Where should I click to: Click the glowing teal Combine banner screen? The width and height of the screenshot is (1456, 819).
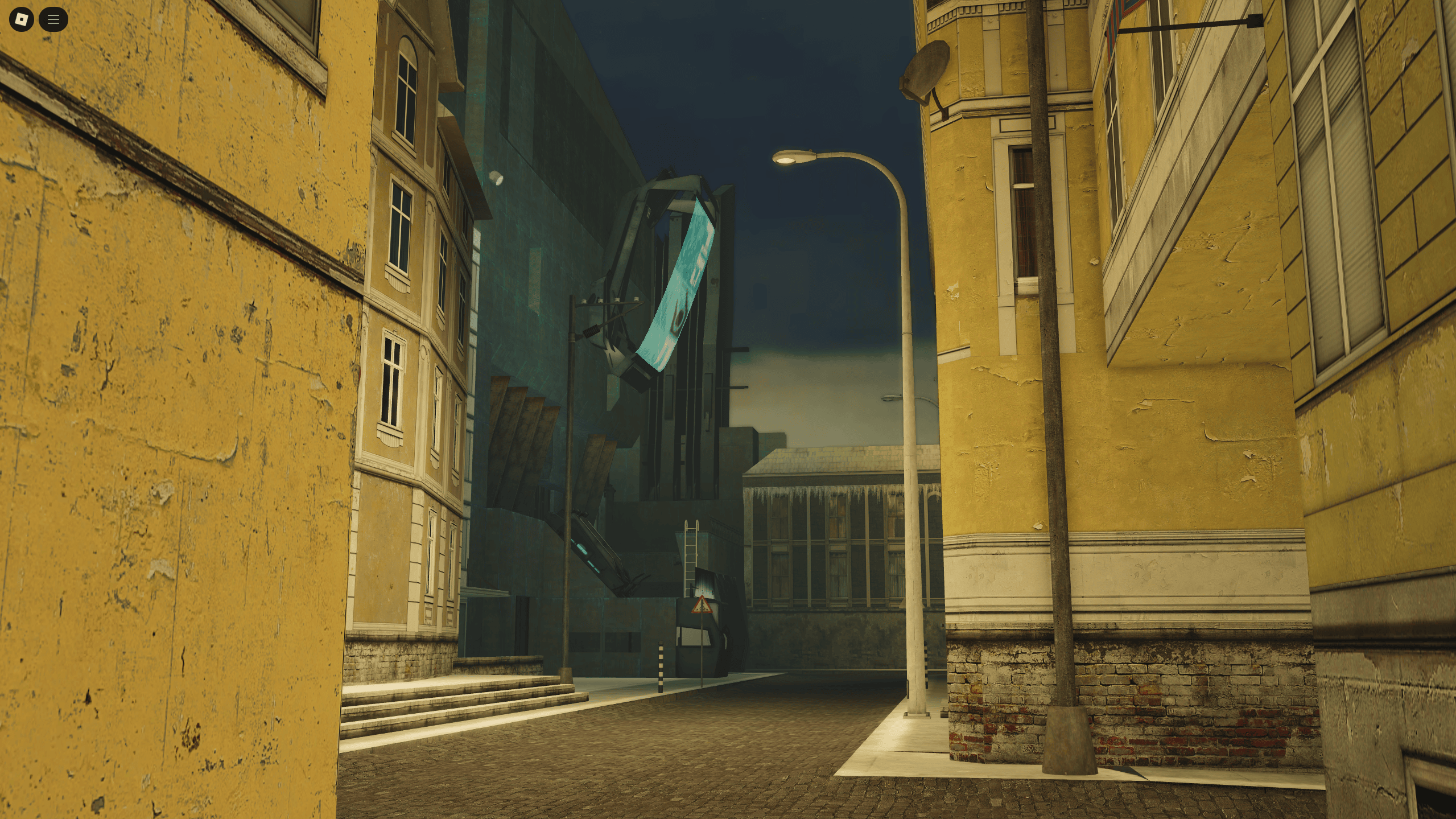[677, 285]
